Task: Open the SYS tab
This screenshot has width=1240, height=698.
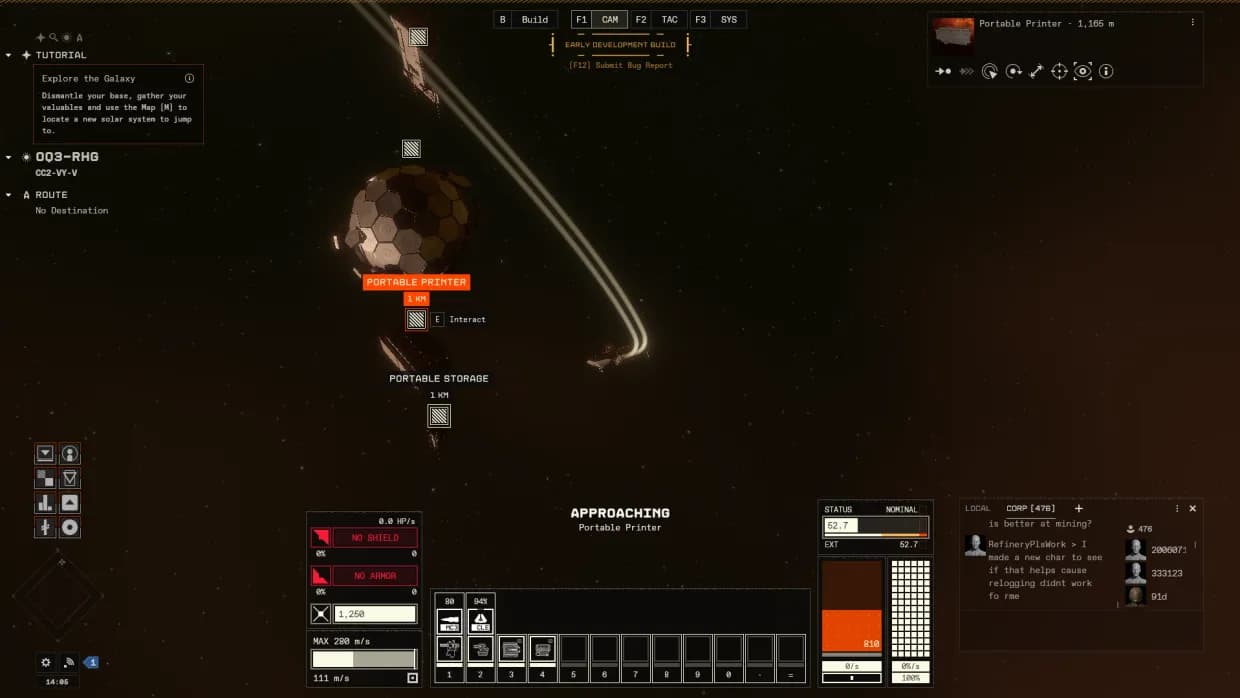Action: tap(728, 20)
